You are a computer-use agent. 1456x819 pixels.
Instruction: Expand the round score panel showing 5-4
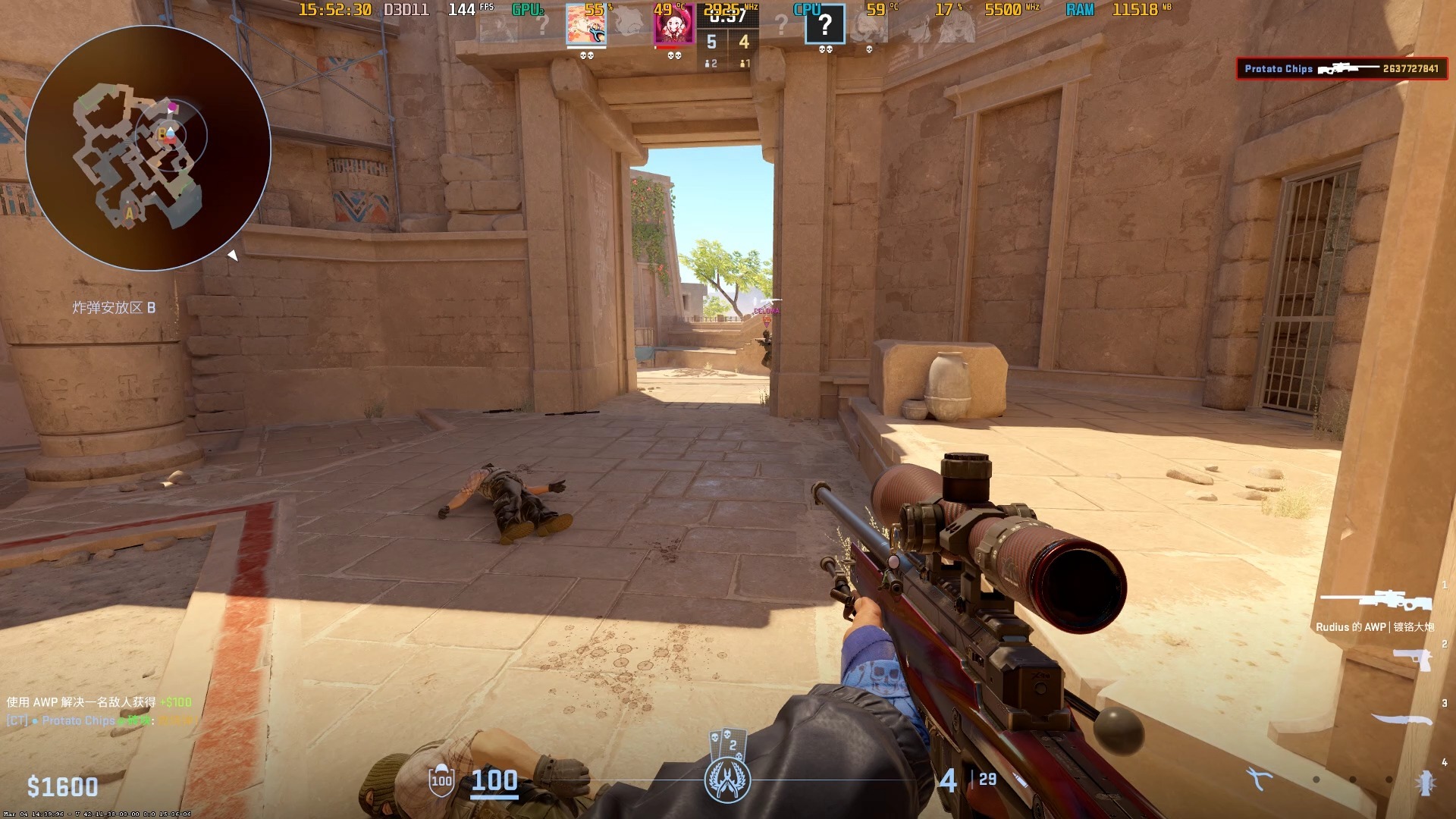[726, 42]
